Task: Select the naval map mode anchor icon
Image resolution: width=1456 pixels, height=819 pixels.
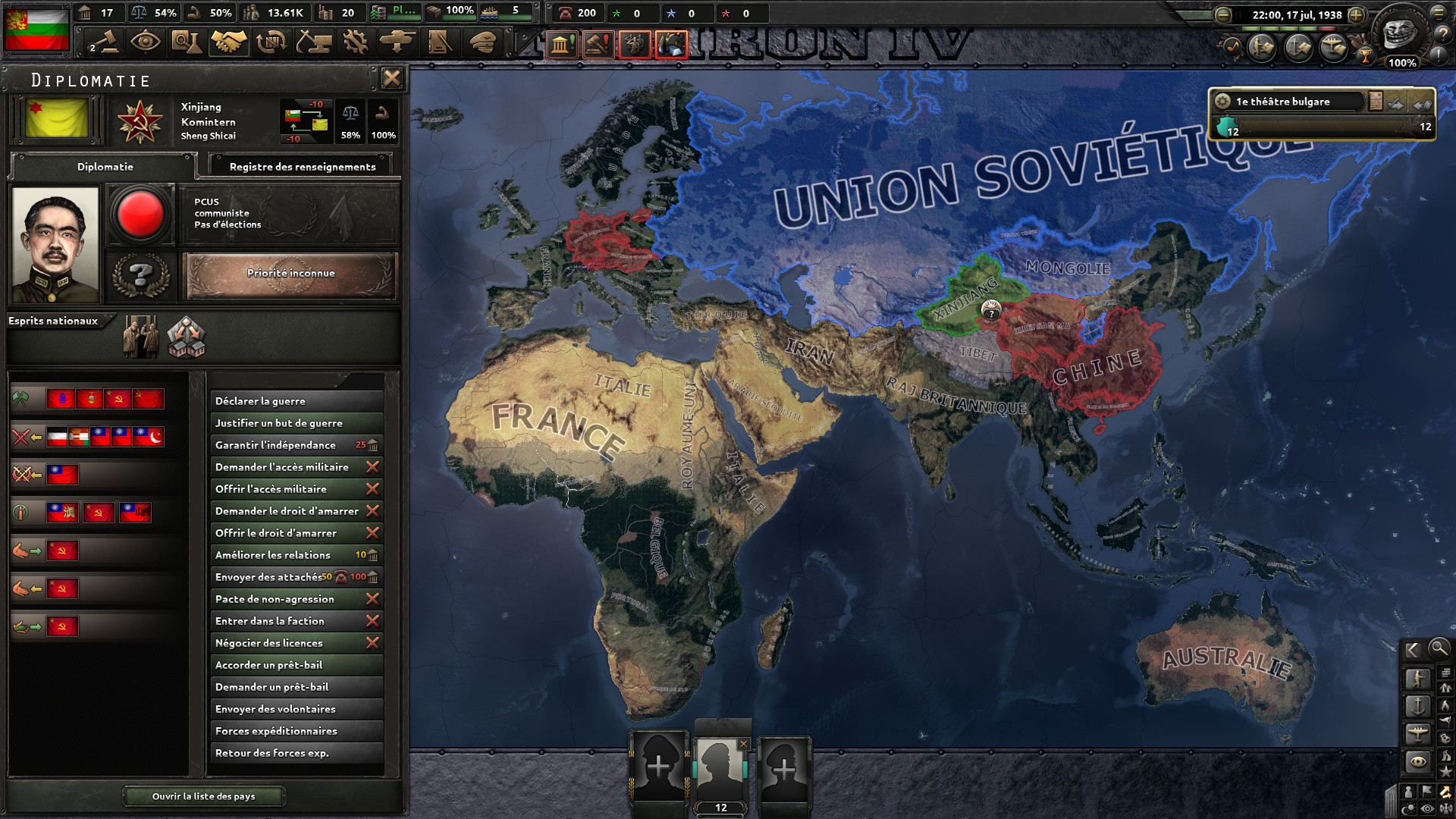Action: pos(1419,706)
